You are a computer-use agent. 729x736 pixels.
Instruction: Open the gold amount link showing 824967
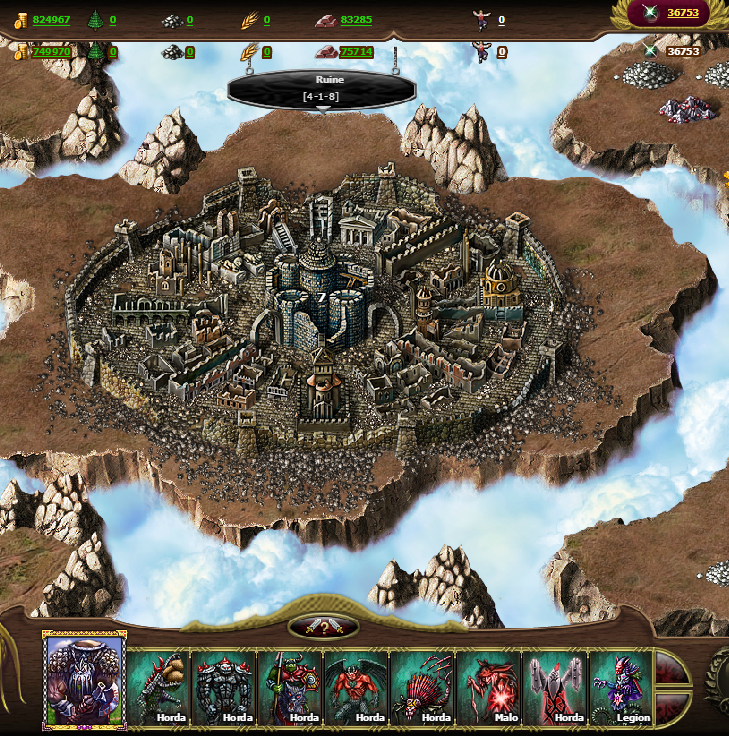(51, 19)
